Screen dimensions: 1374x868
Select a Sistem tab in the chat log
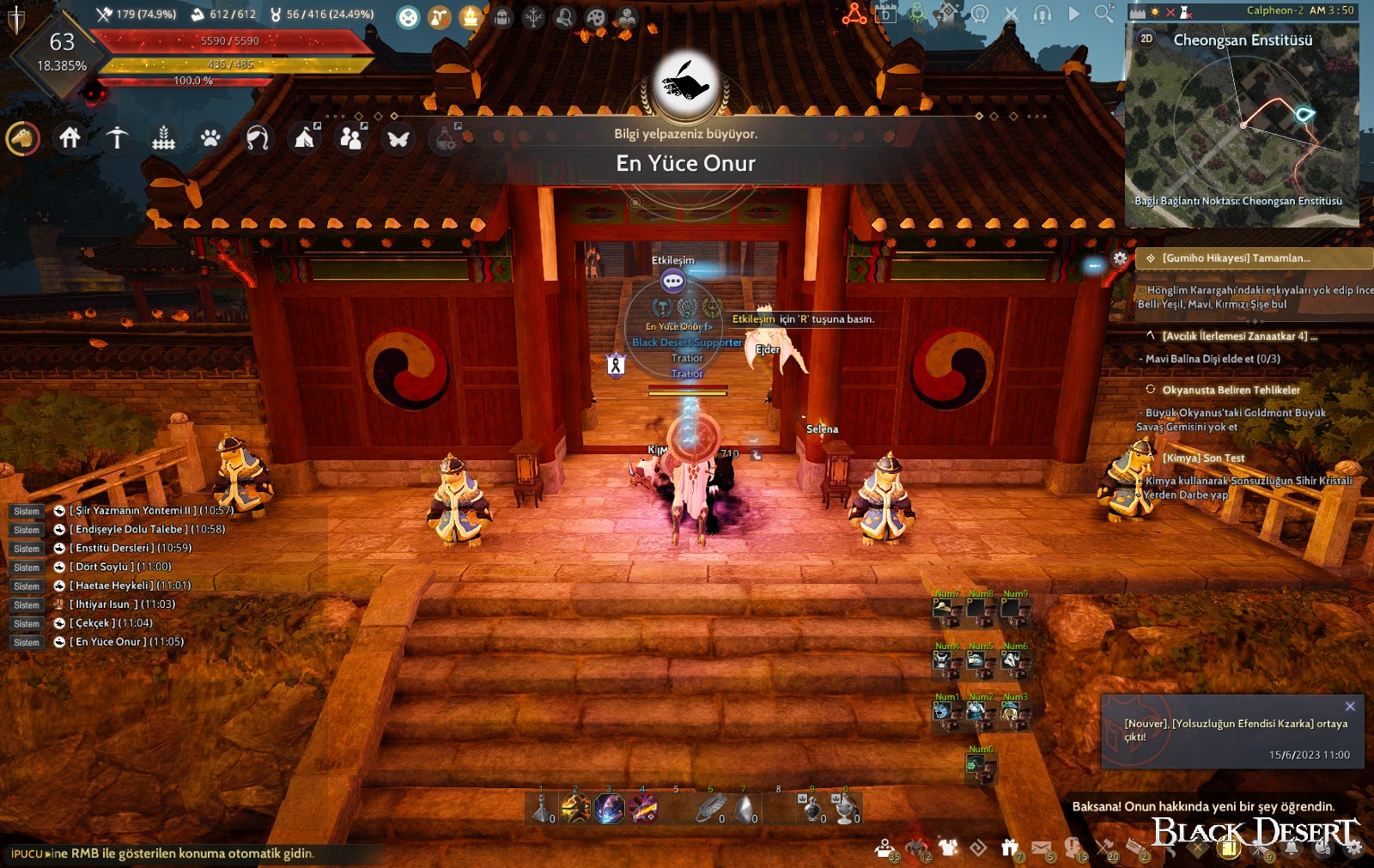pos(26,510)
